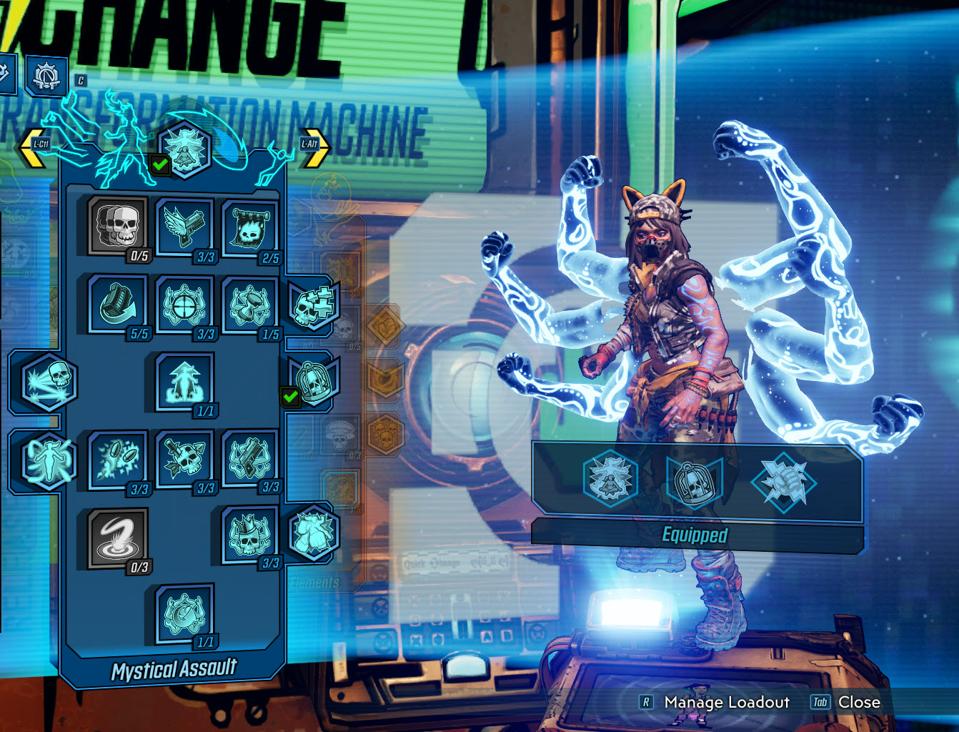This screenshot has height=732, width=959.
Task: Select the bottom capstone skill at 1/1
Action: pos(184,613)
